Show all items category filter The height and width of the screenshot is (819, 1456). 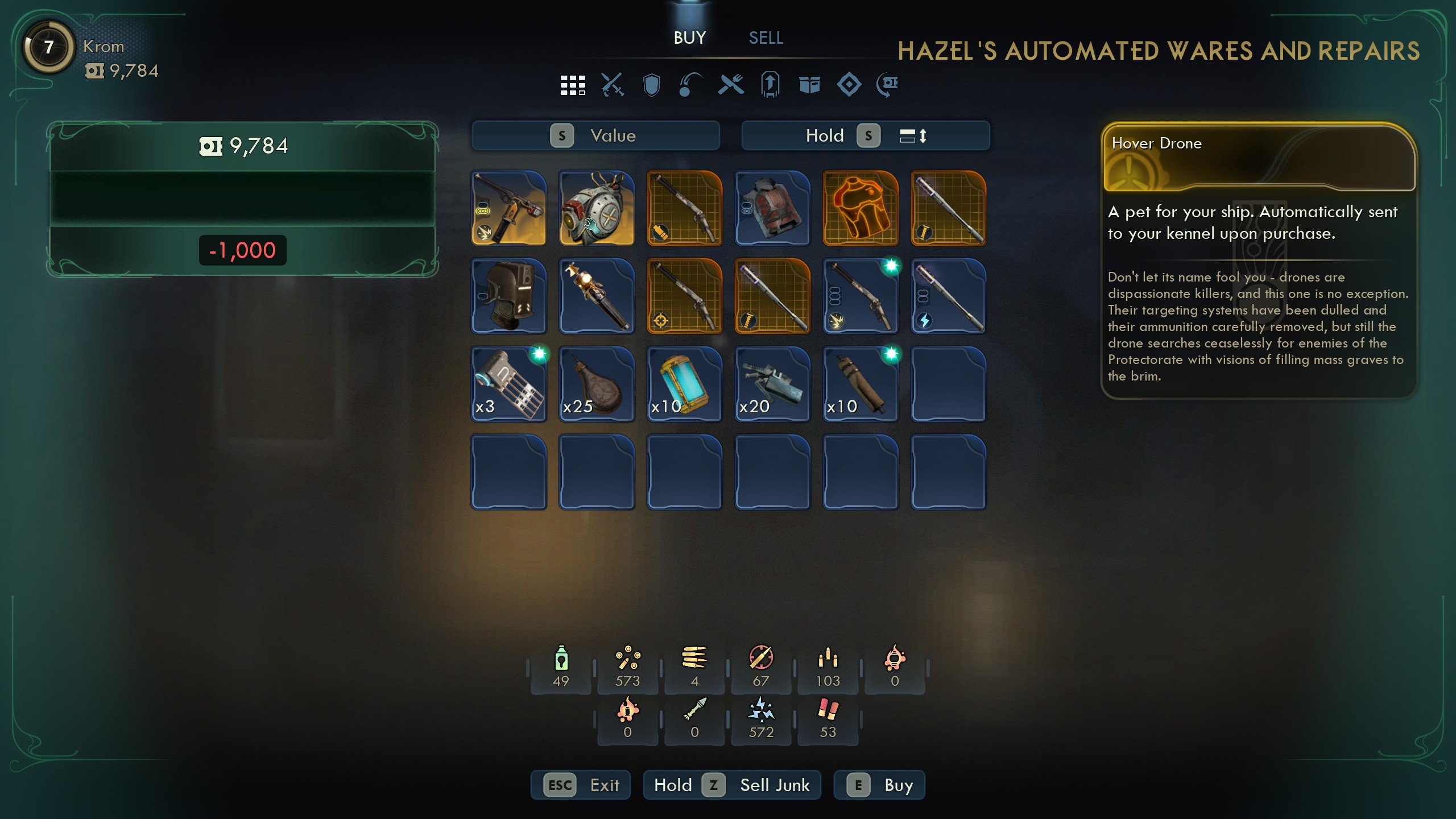(573, 85)
